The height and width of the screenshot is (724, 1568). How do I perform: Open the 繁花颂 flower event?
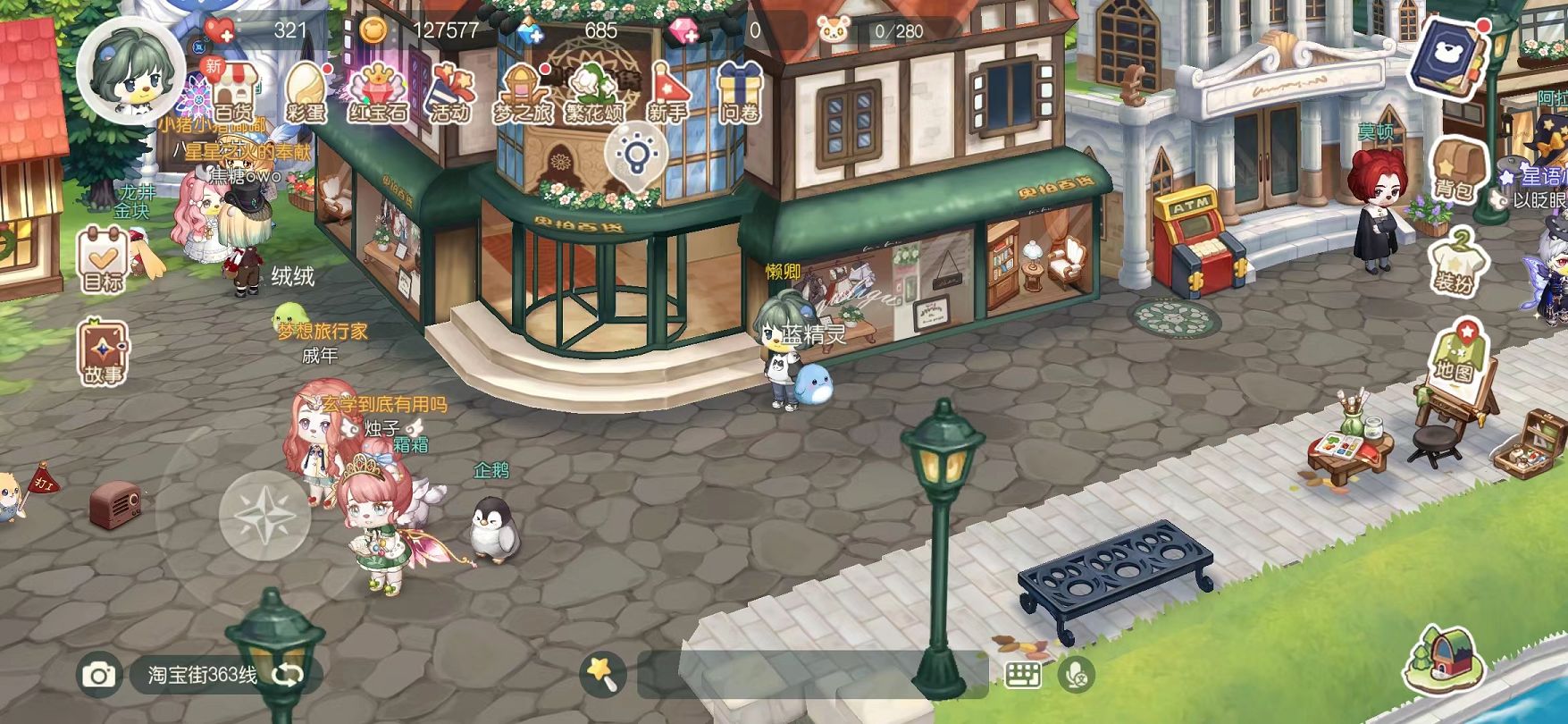click(594, 94)
